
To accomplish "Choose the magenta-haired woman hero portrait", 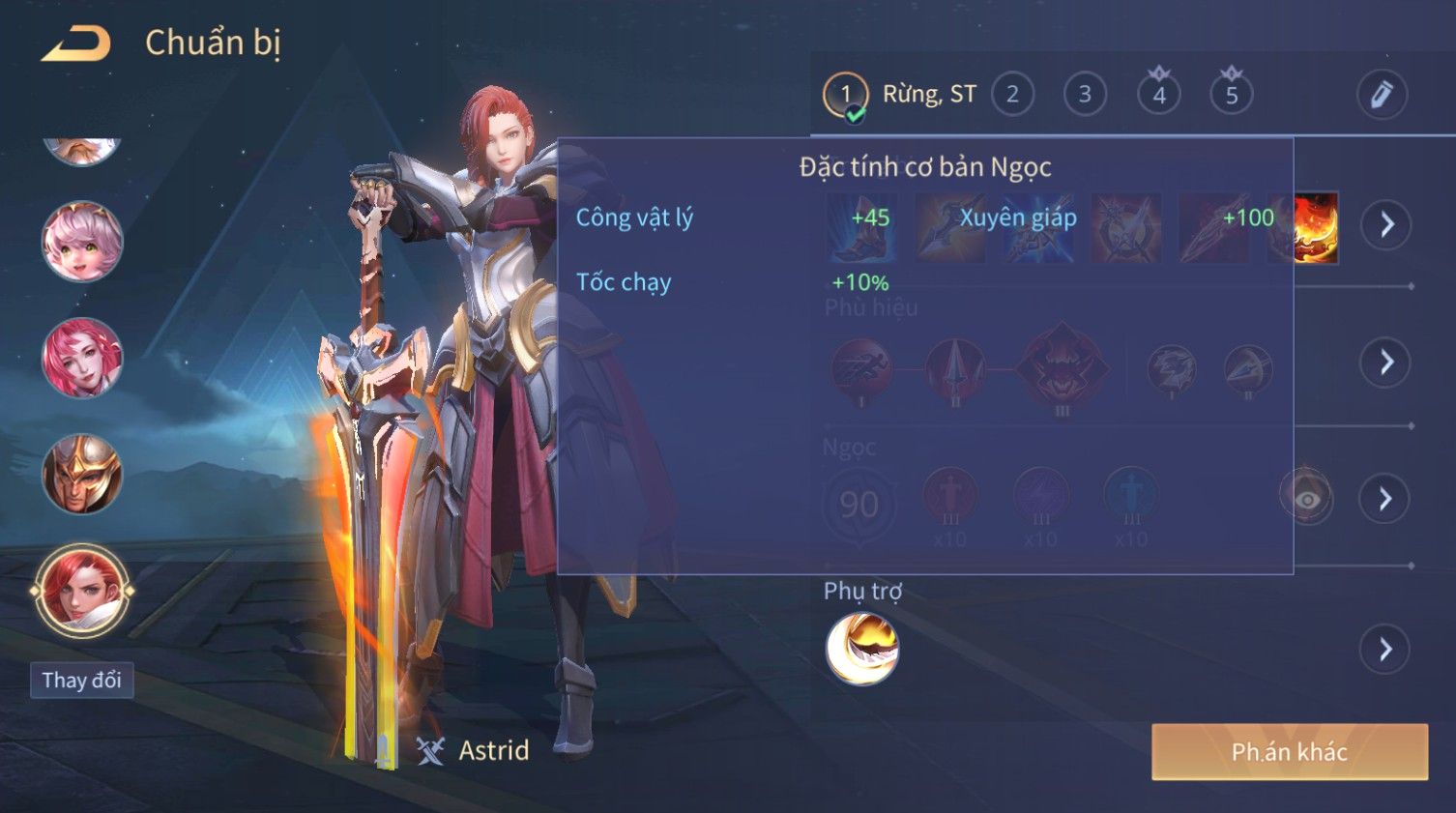I will click(x=82, y=358).
